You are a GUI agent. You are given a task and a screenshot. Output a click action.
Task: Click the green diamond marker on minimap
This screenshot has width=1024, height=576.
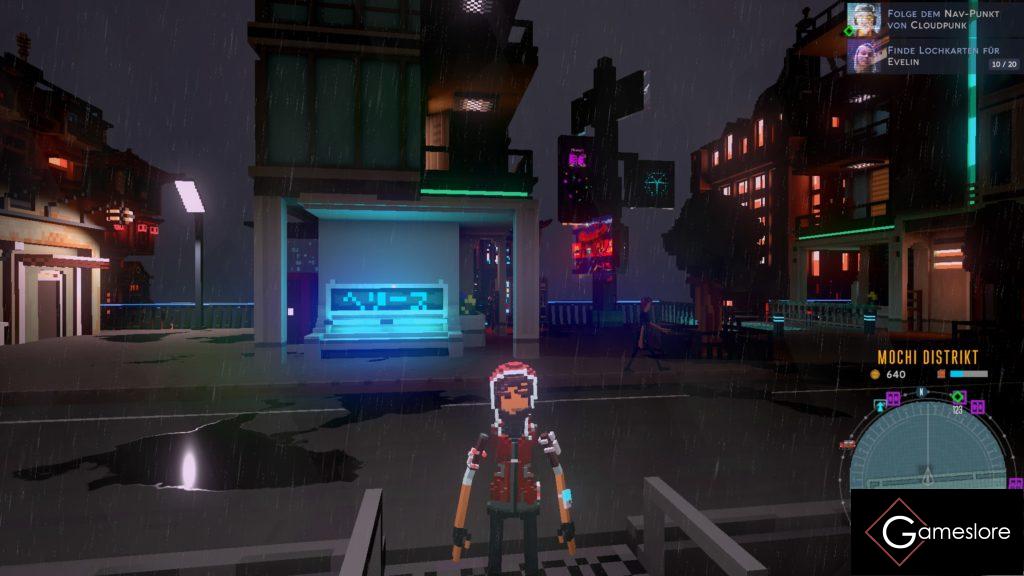point(957,397)
